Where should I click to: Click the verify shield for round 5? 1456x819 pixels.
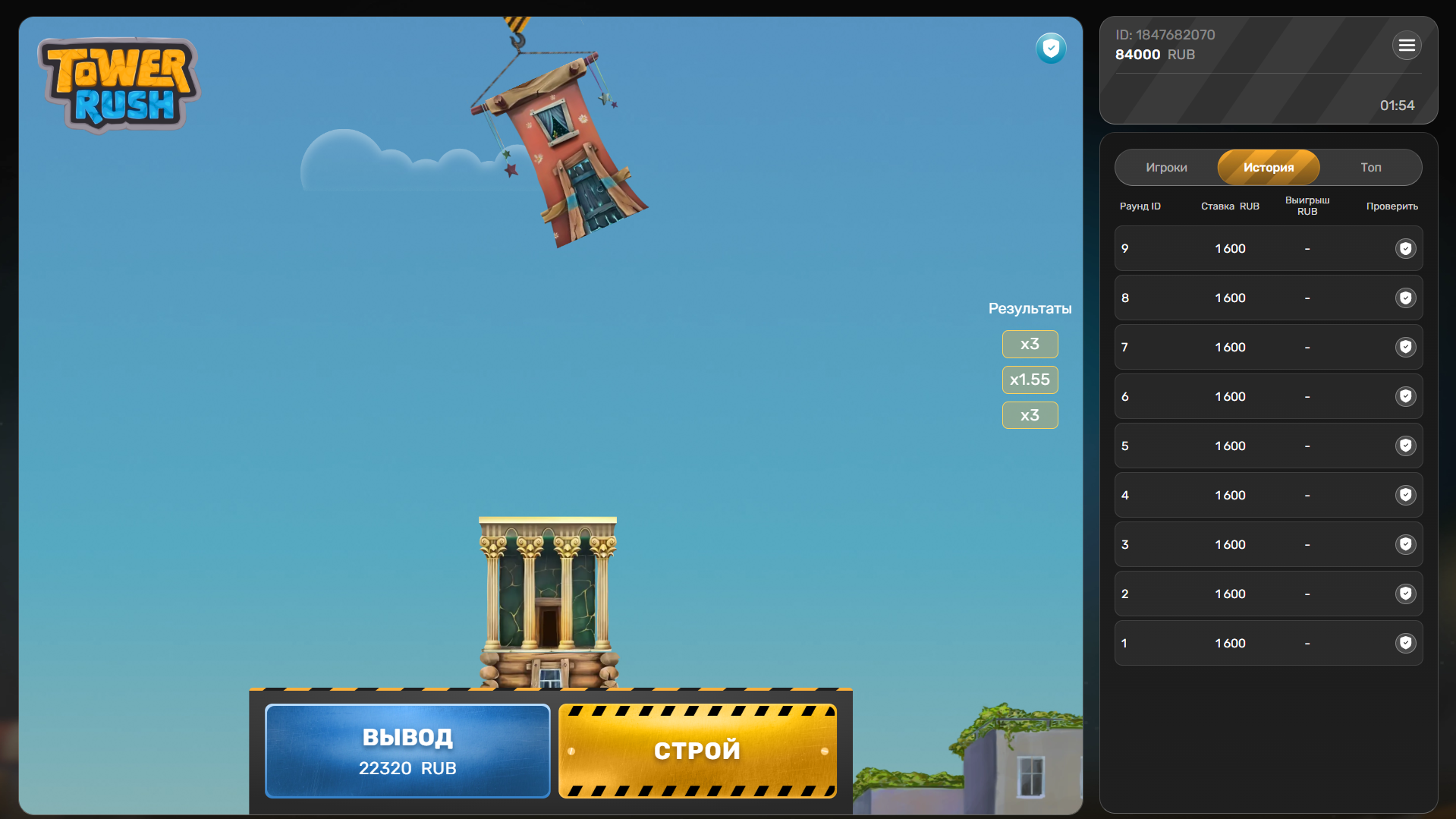coord(1406,446)
